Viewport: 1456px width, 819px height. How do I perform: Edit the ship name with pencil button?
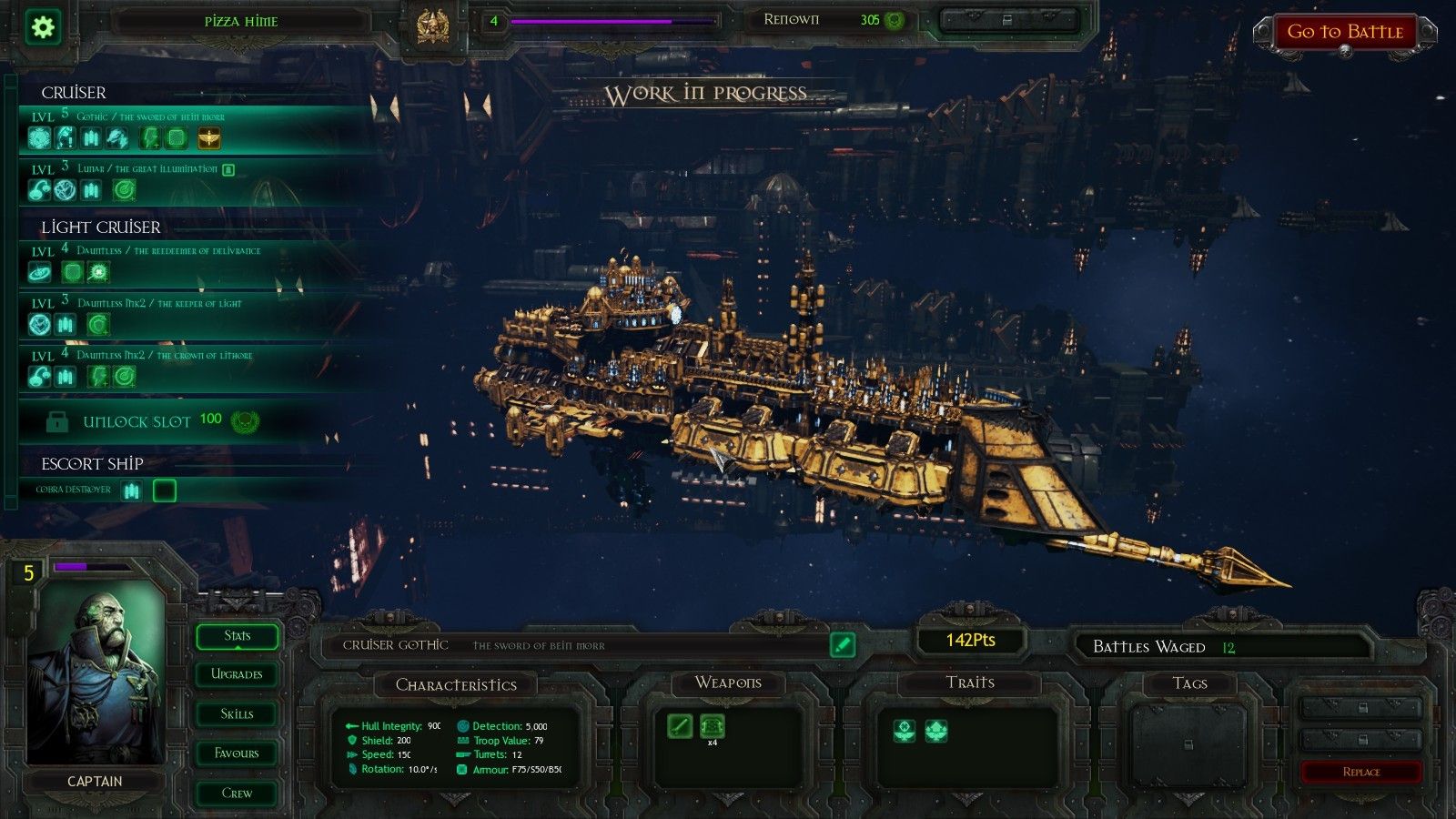843,644
